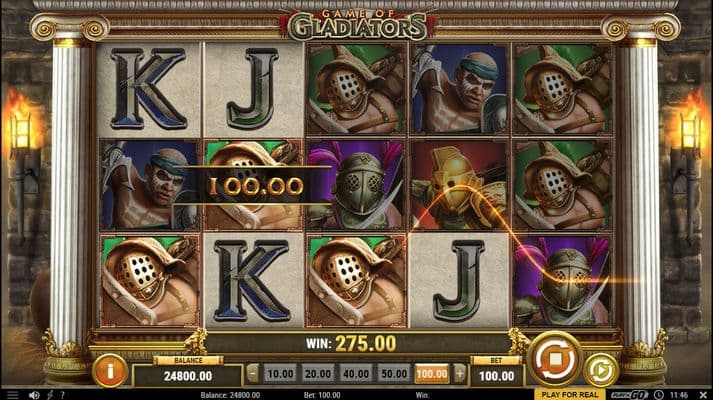Decrease the bet with the minus button

click(253, 373)
